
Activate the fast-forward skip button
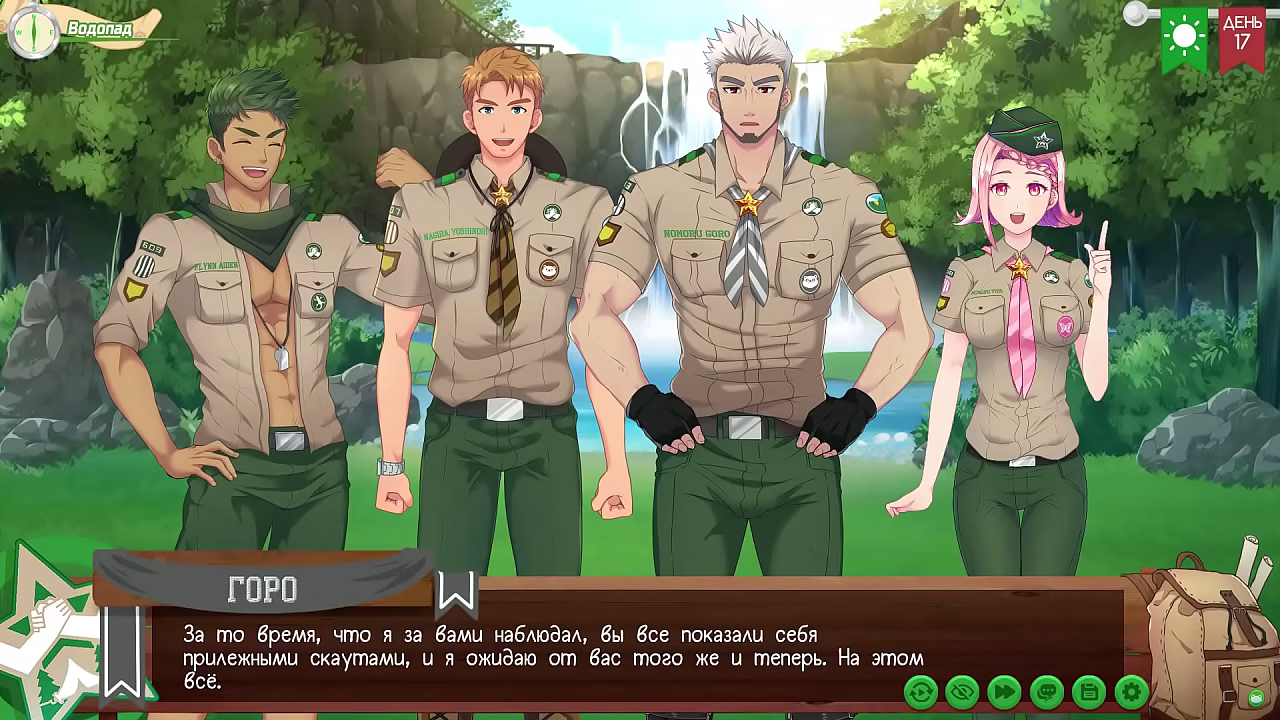[x=1005, y=691]
